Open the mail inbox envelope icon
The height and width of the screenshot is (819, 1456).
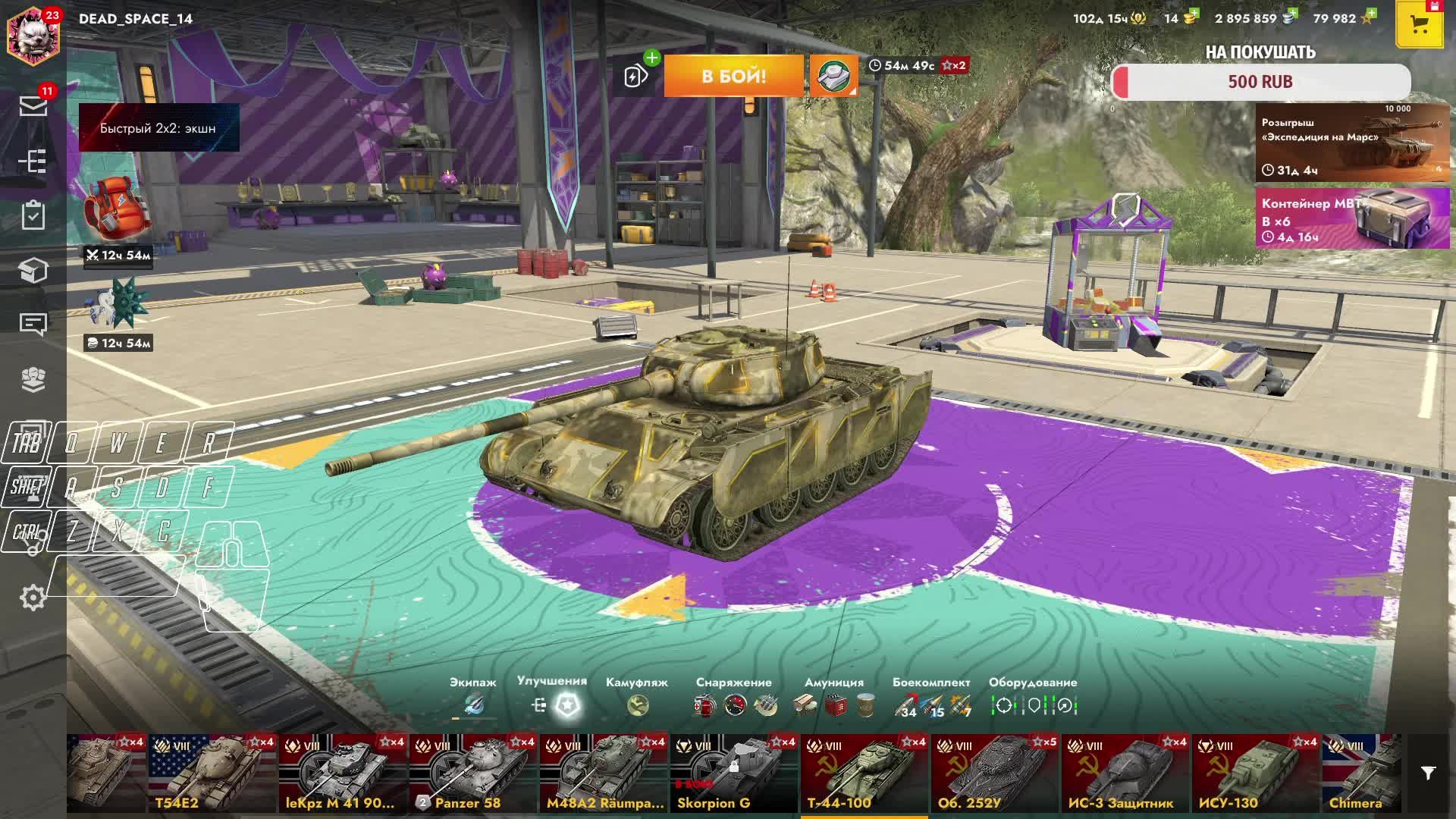33,106
